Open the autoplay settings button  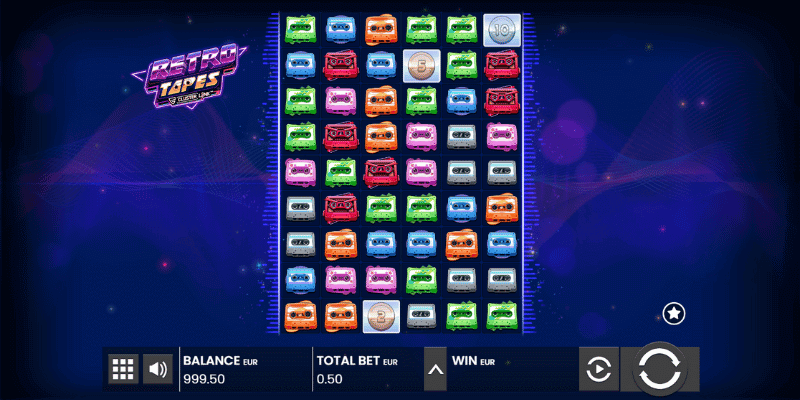tap(597, 370)
